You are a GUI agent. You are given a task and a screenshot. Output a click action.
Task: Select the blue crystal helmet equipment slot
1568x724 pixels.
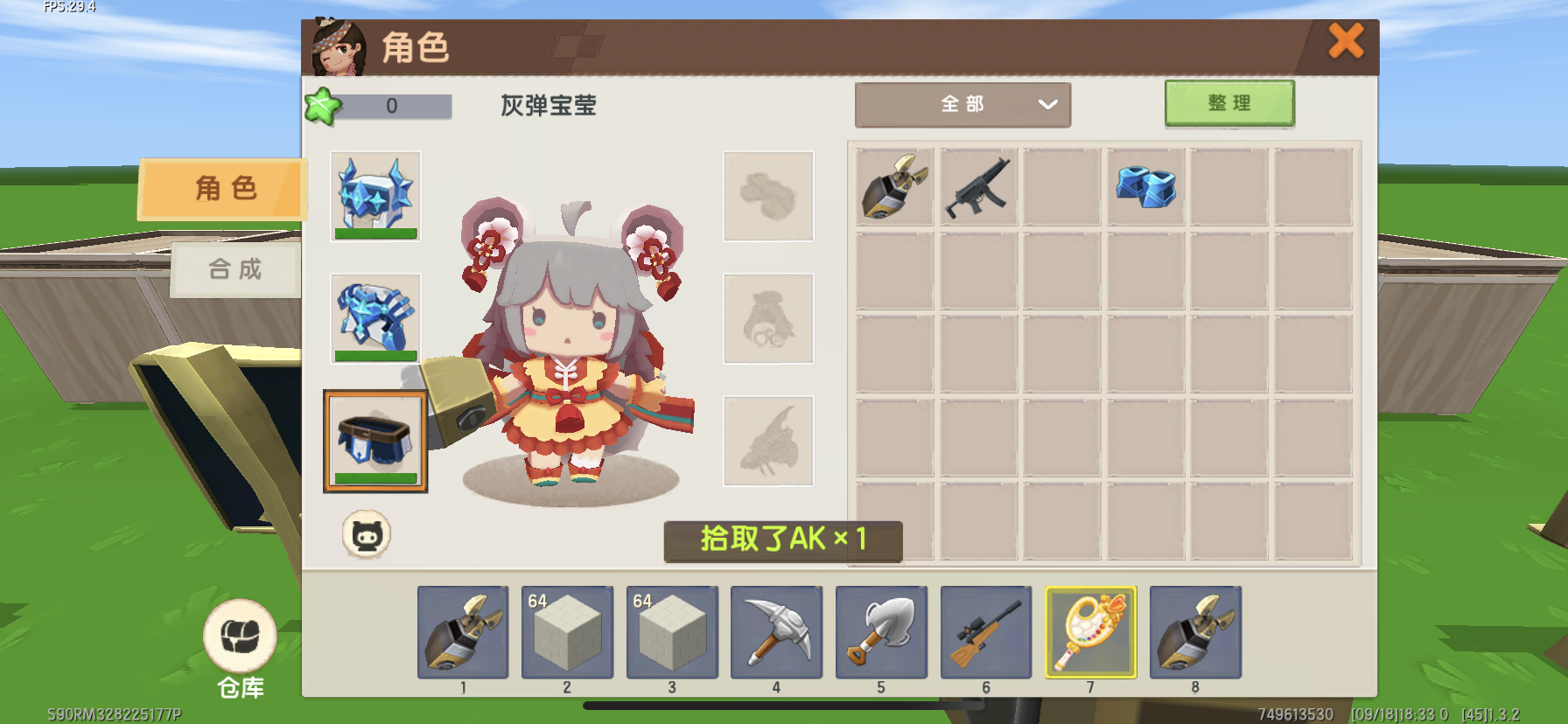click(375, 196)
